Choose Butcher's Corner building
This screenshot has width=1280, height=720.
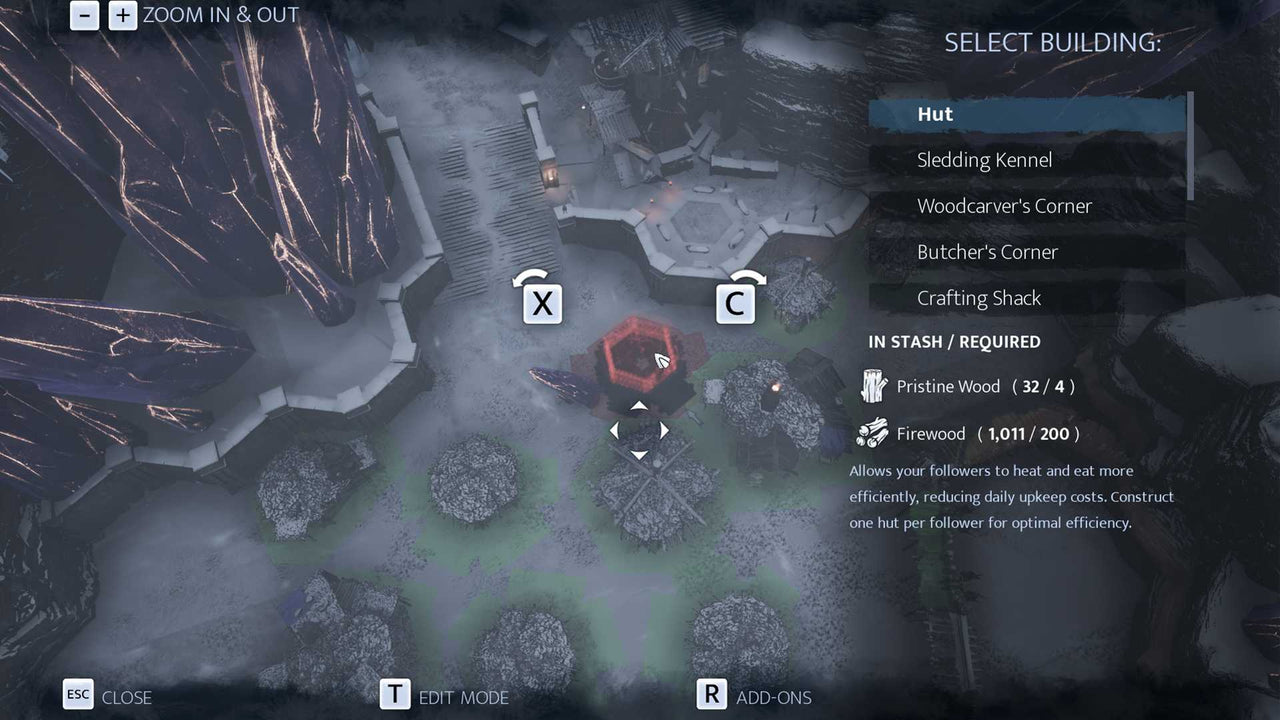click(x=988, y=251)
